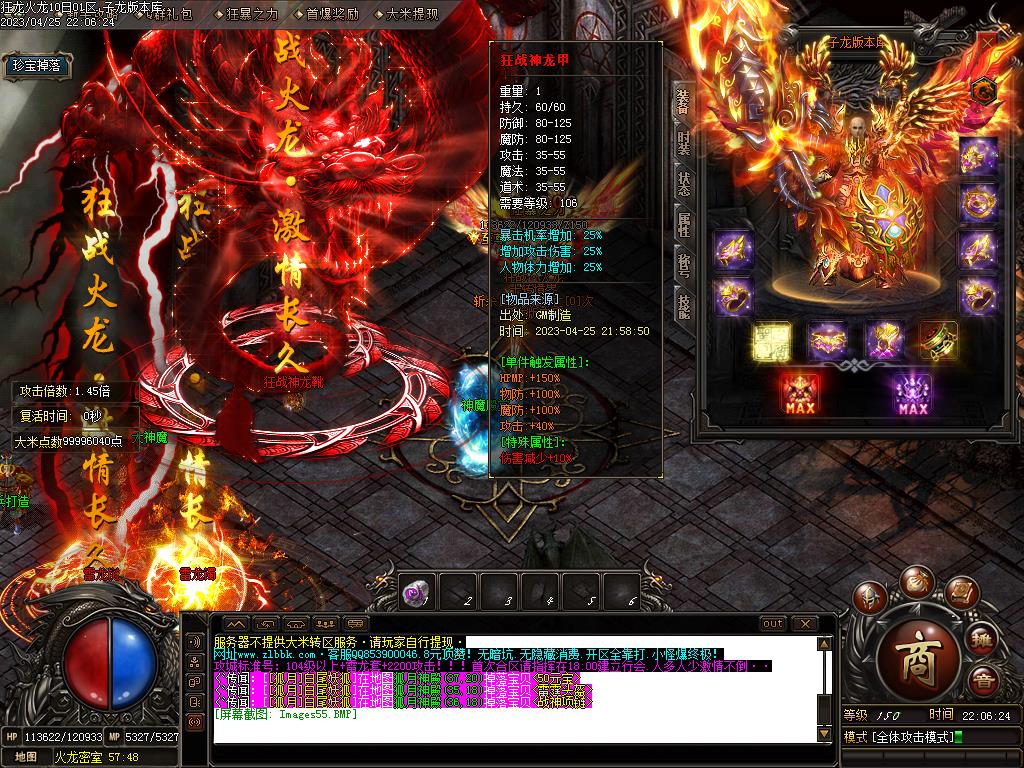Open the 珍宝掉落 button
1024x768 pixels.
(x=37, y=66)
